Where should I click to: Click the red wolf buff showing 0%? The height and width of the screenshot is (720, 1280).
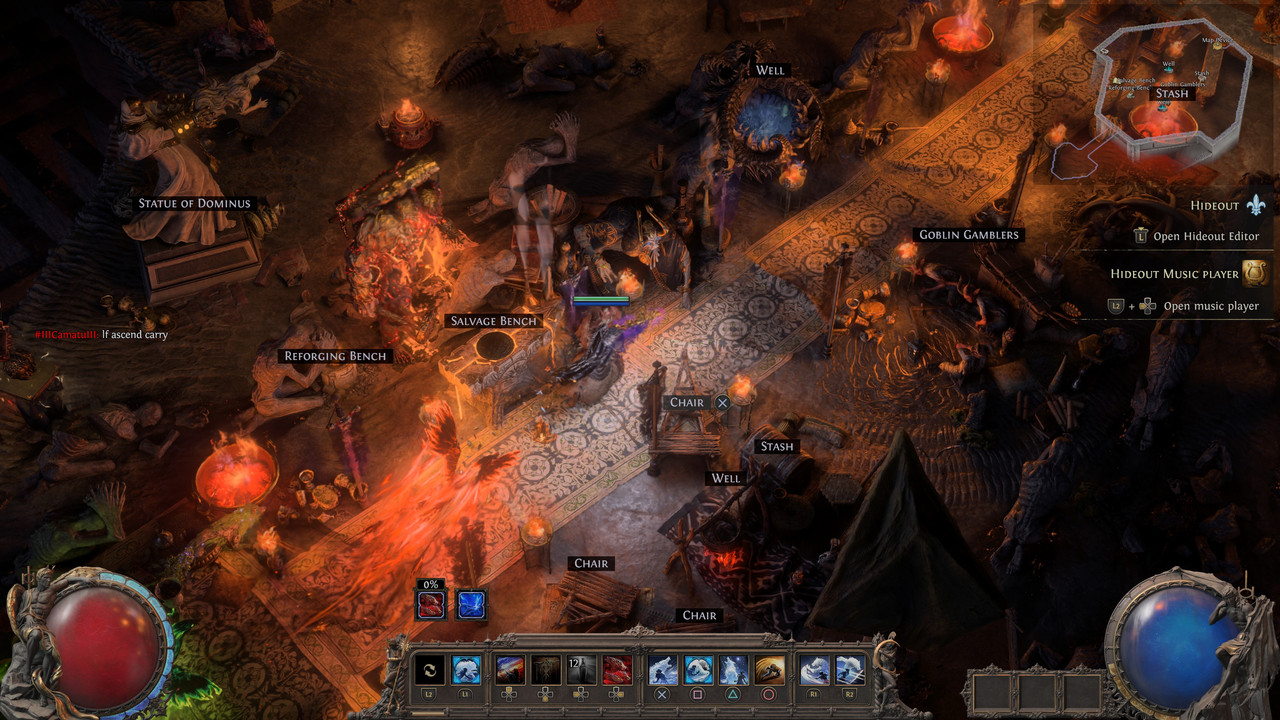[432, 604]
